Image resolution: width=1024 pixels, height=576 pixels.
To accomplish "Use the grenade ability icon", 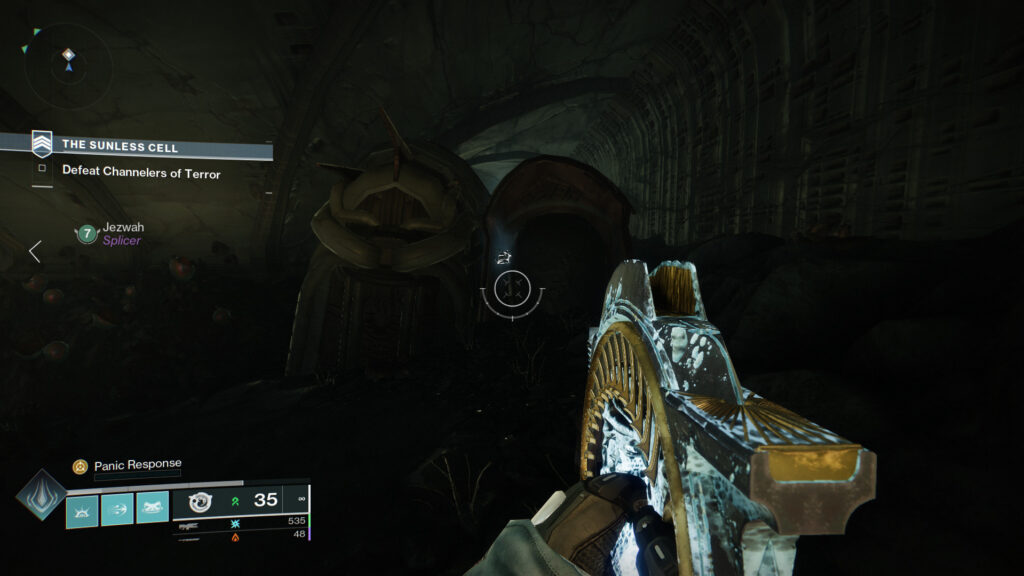I will coord(82,510).
